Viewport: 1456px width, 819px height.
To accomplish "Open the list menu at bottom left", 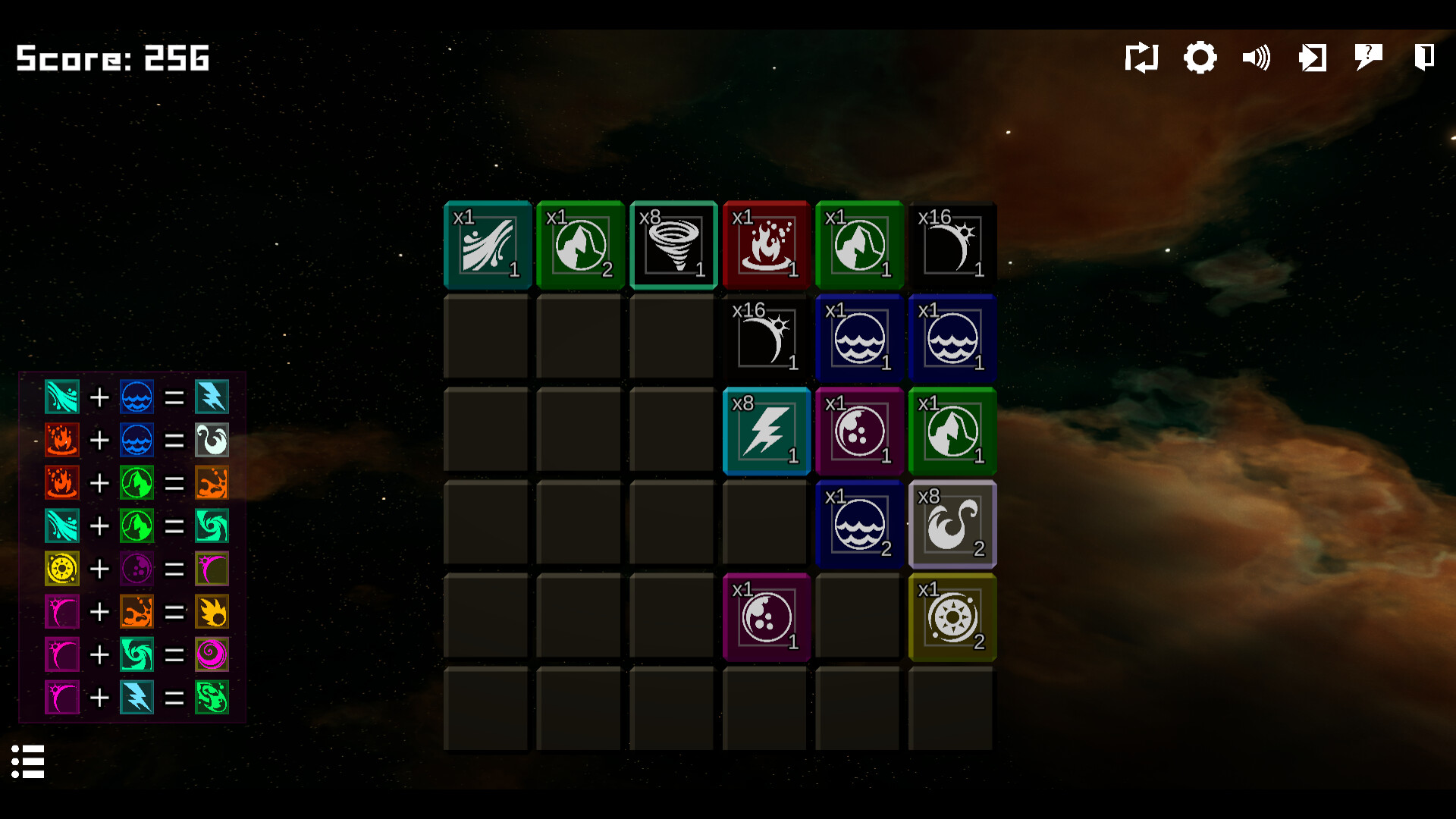I will tap(29, 761).
